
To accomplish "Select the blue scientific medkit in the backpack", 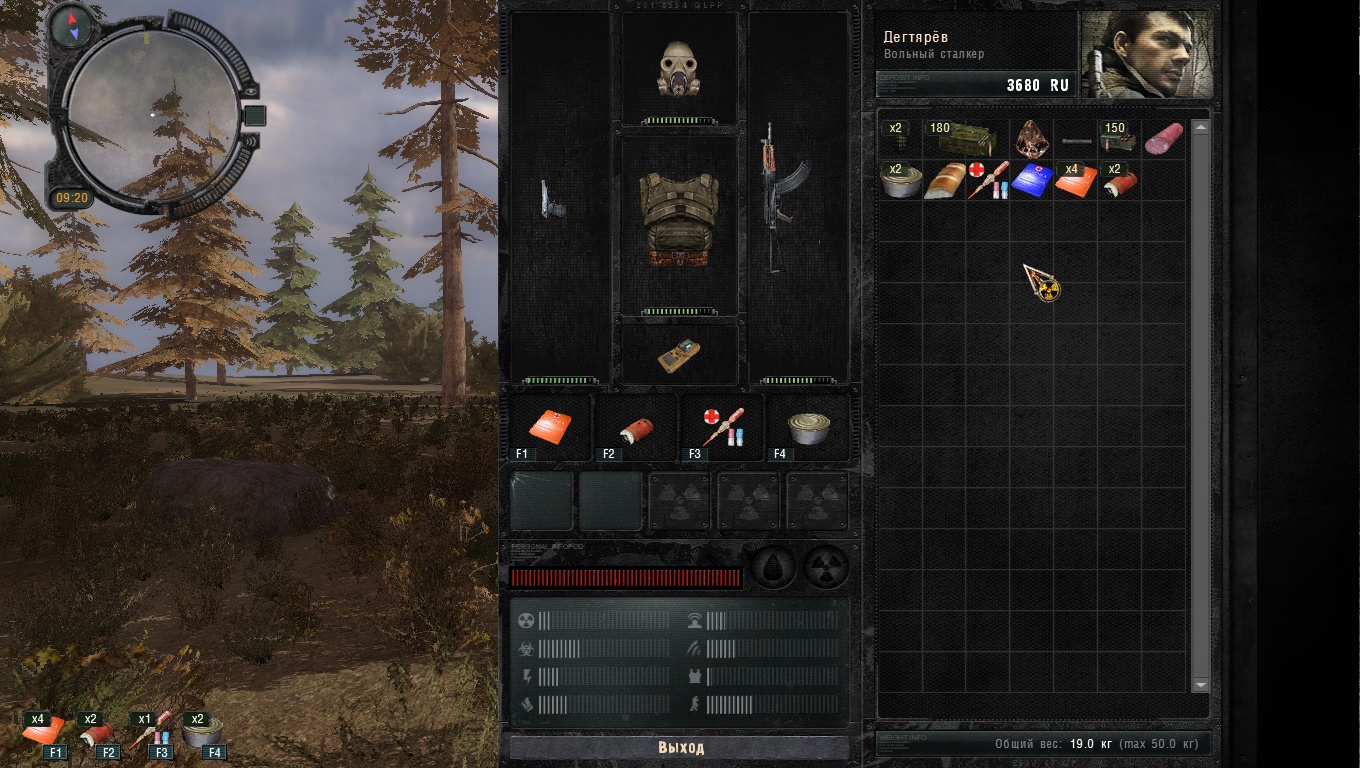I will click(1031, 181).
